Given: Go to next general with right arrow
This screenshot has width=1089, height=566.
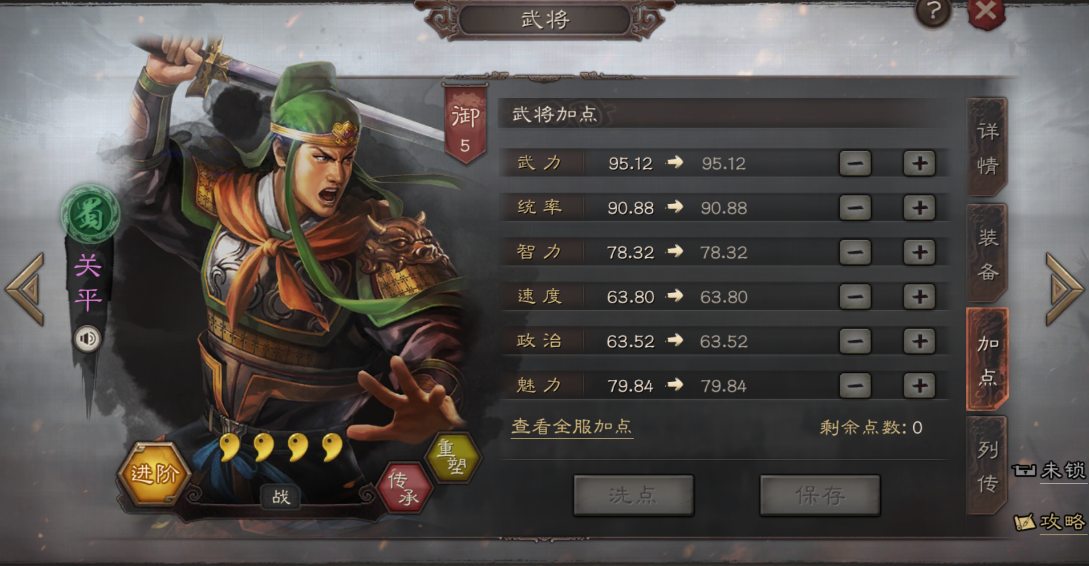Looking at the screenshot, I should pos(1064,289).
